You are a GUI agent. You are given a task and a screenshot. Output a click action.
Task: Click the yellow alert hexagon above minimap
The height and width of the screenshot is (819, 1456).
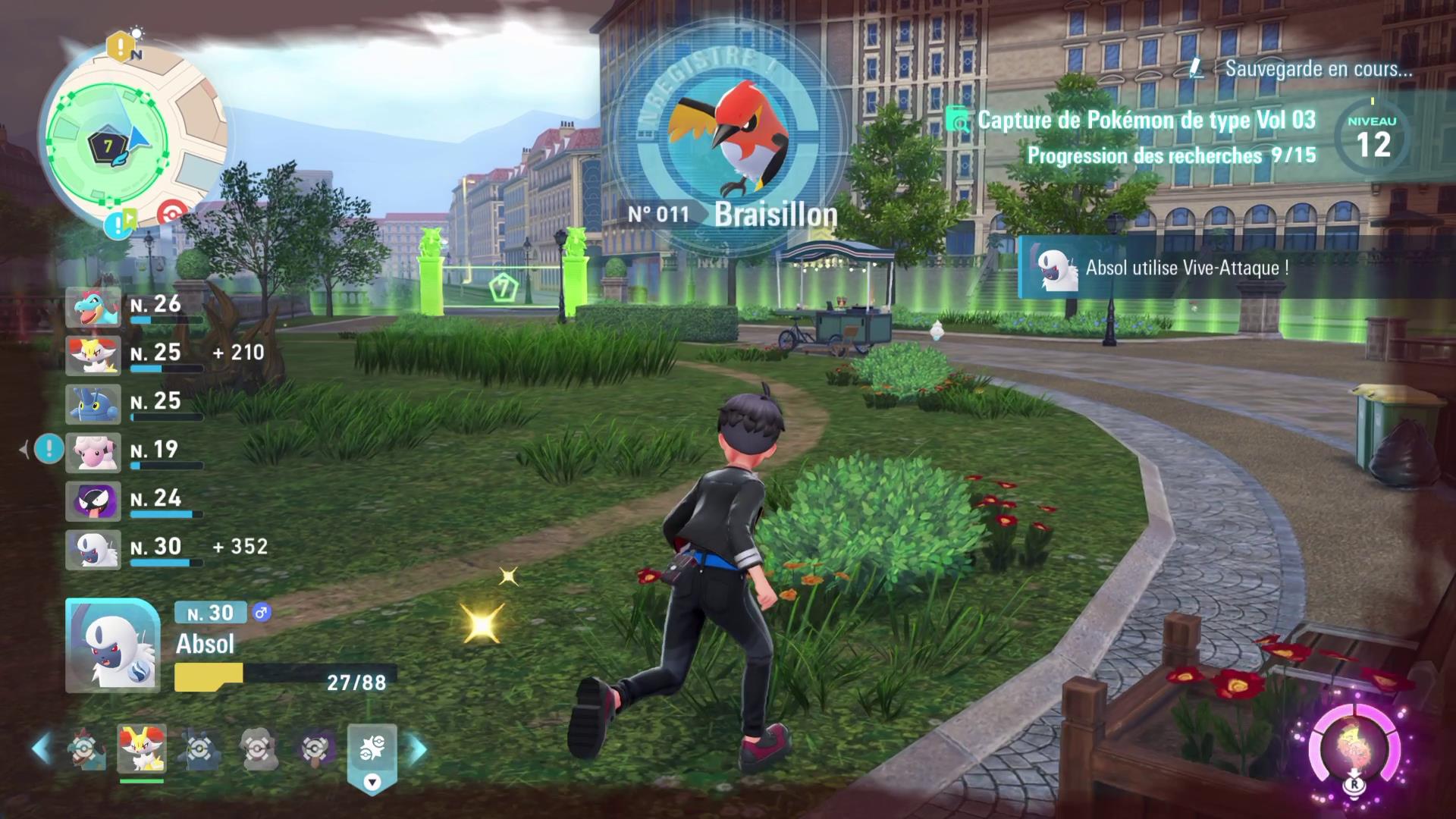(120, 47)
